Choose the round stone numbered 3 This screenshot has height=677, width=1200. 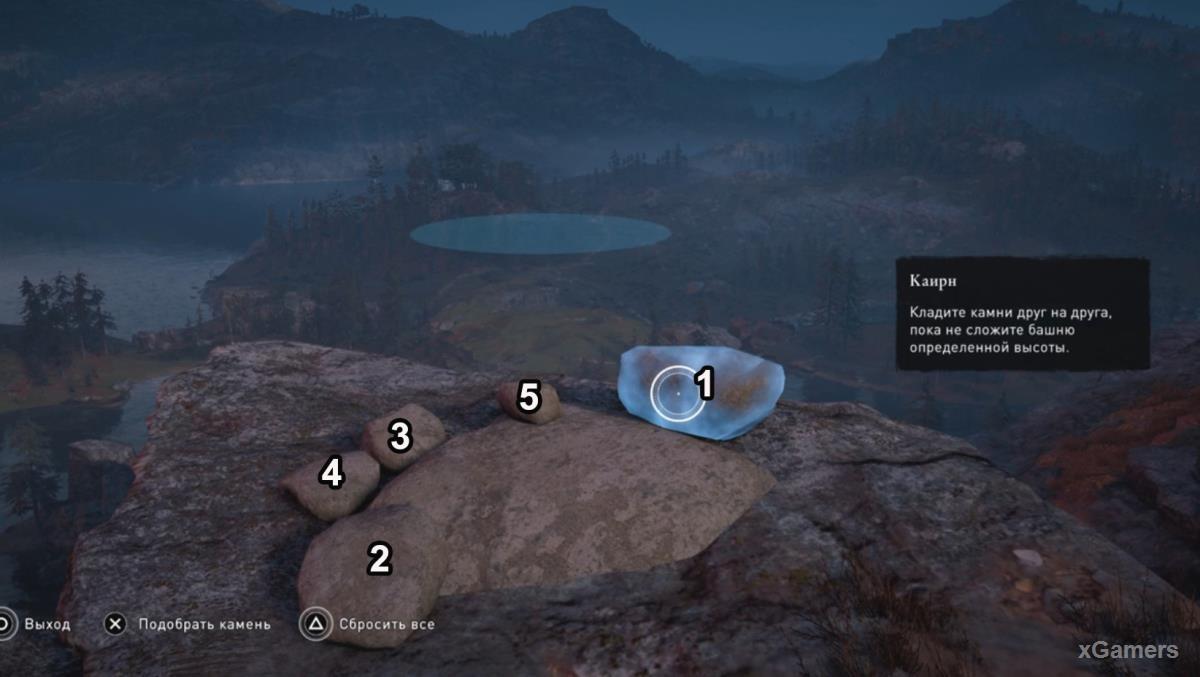[402, 437]
